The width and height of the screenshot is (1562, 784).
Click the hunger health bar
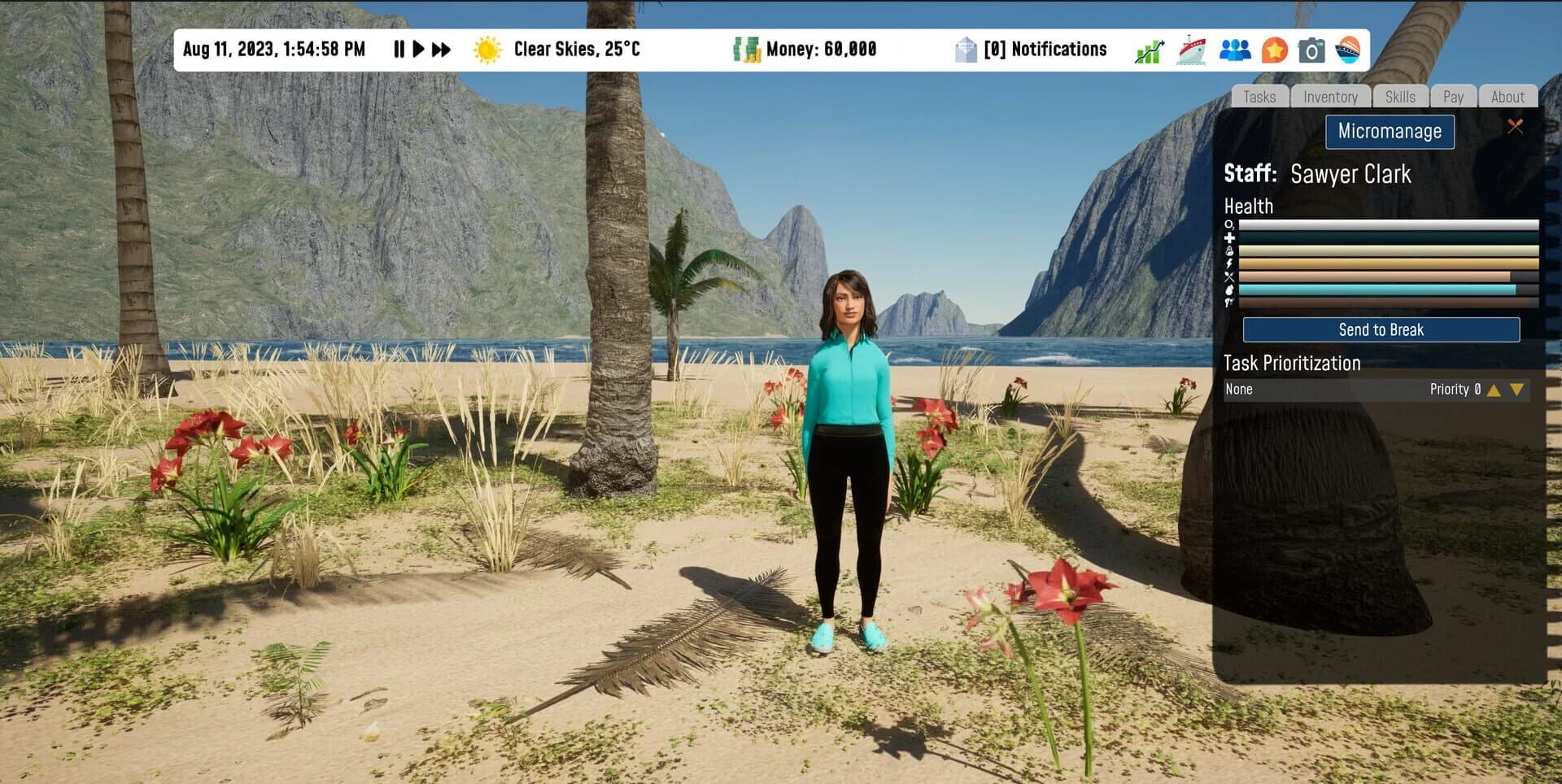(1383, 275)
